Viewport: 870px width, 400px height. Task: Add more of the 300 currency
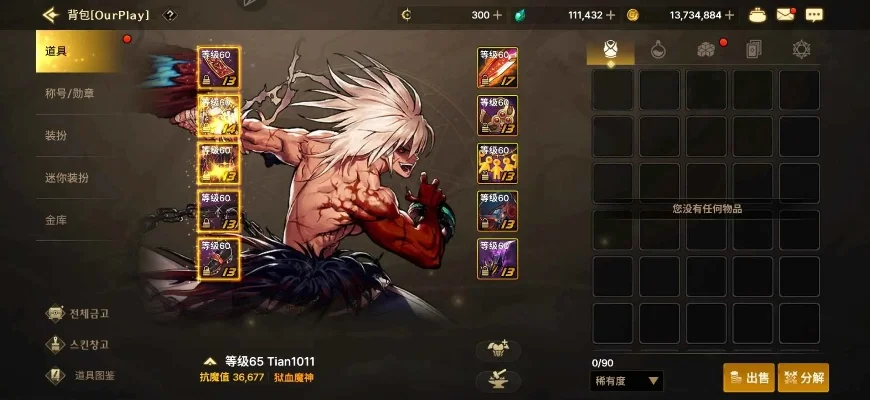click(497, 15)
